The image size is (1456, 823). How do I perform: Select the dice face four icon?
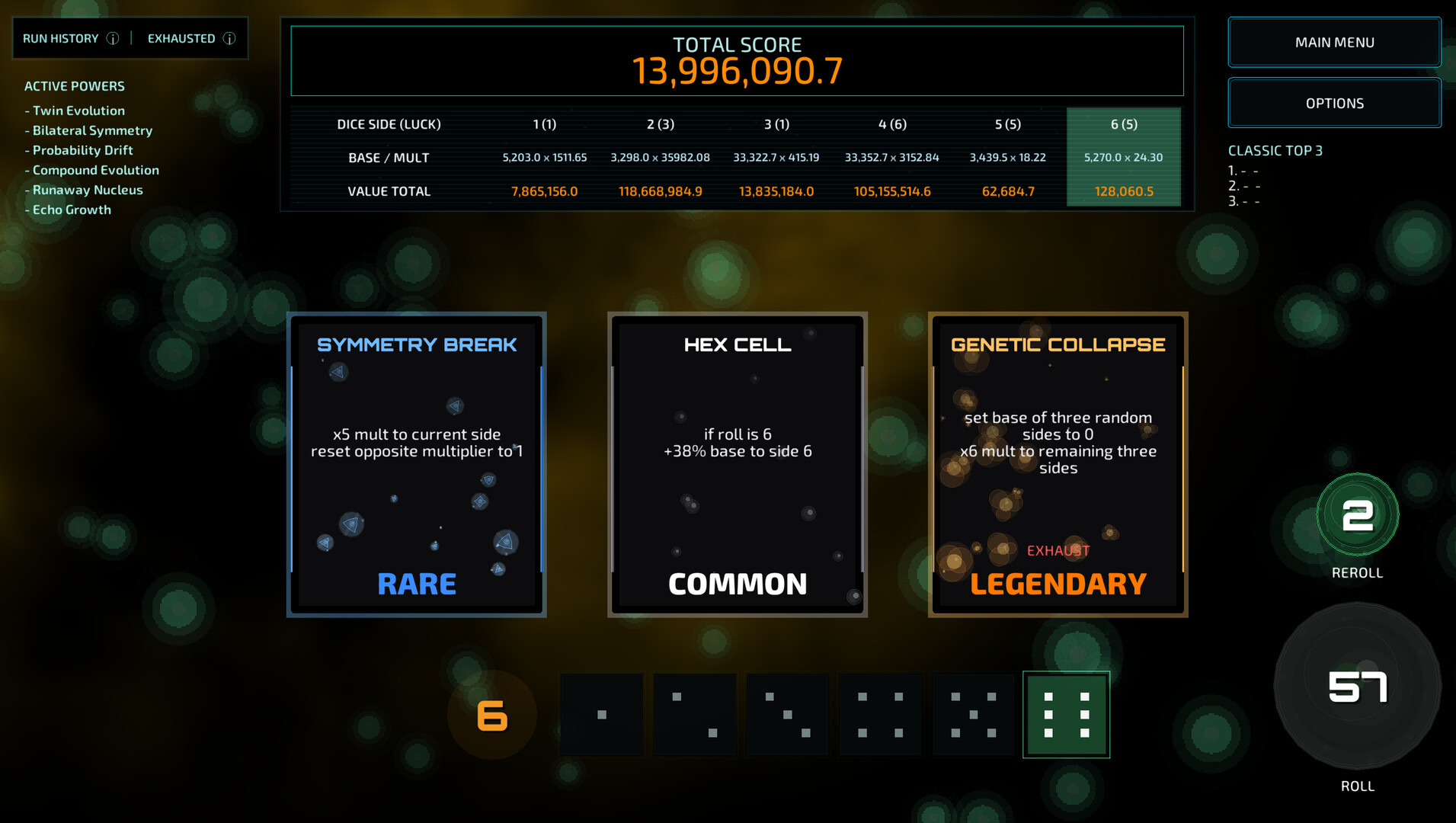point(880,714)
